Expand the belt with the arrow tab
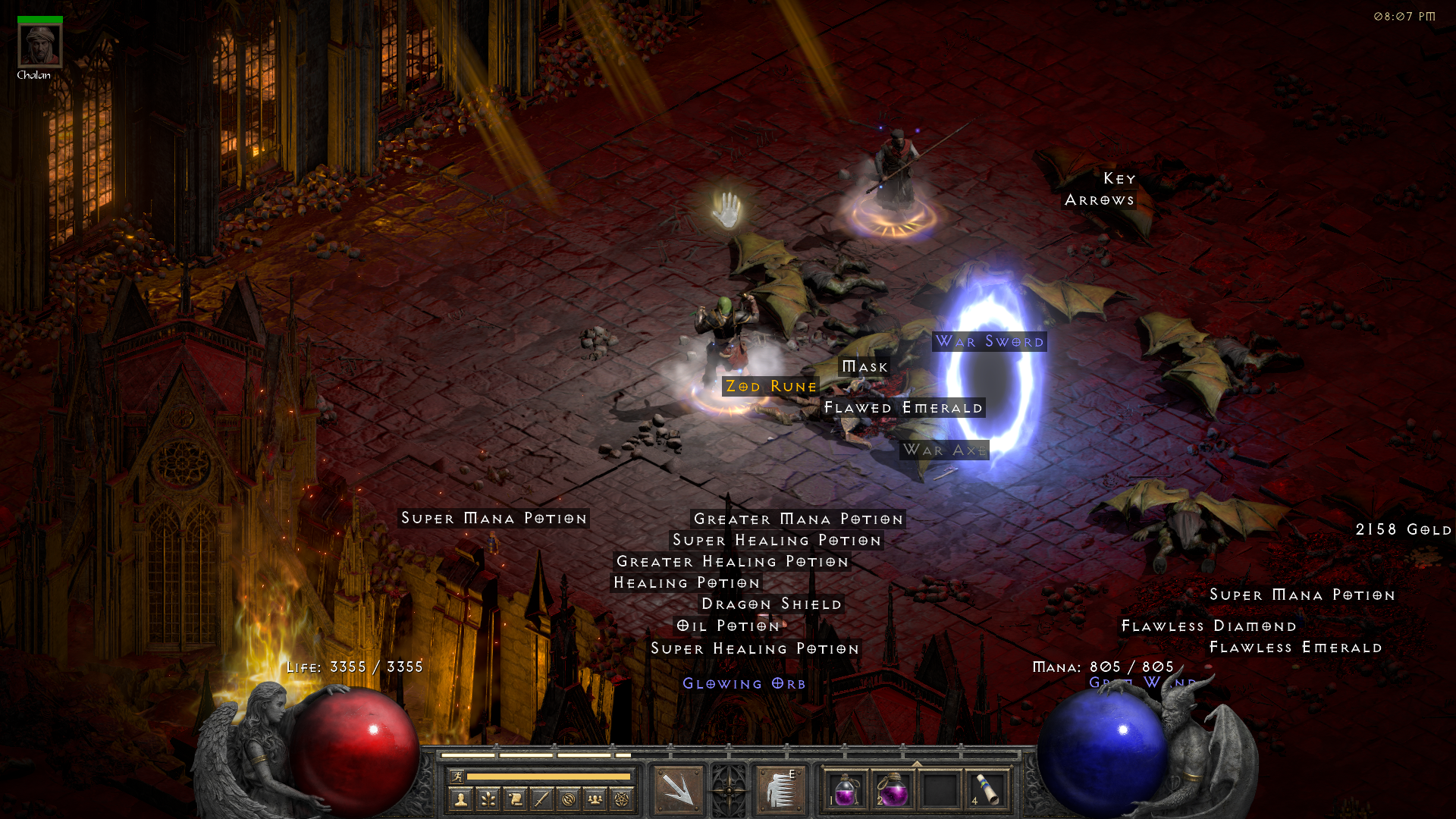Image resolution: width=1456 pixels, height=819 pixels. 916,764
